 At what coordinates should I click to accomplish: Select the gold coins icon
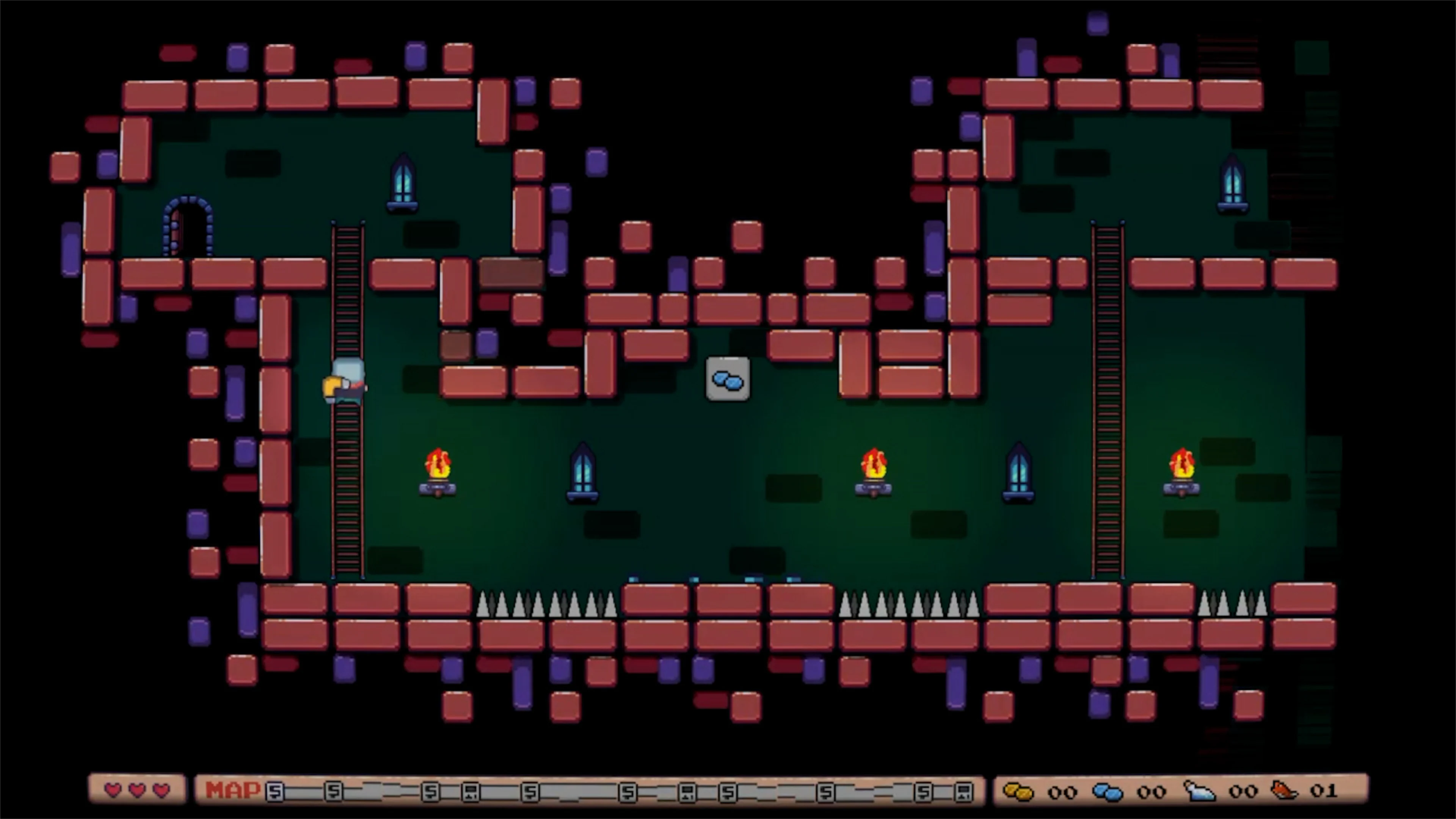(x=1018, y=792)
